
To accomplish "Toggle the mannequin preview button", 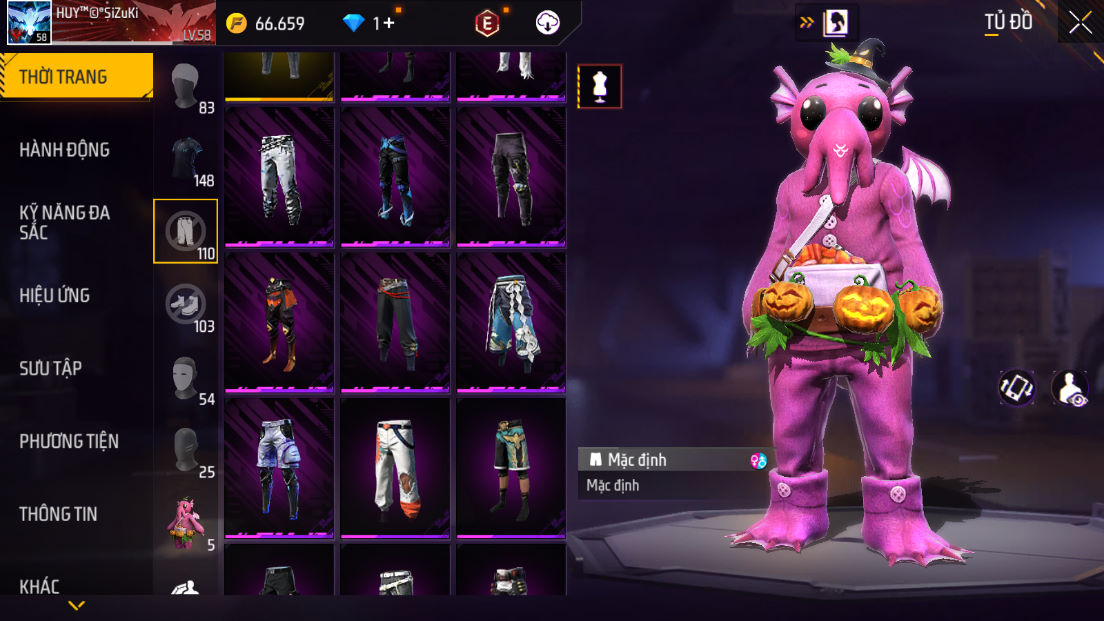I will point(600,86).
